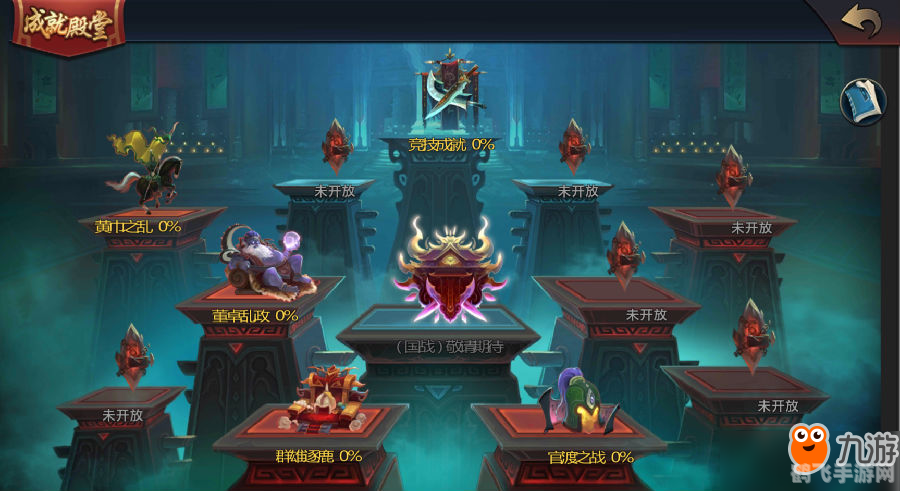The height and width of the screenshot is (491, 900).
Task: Select the 黄巾之乱 achievement pedestal
Action: coord(146,175)
